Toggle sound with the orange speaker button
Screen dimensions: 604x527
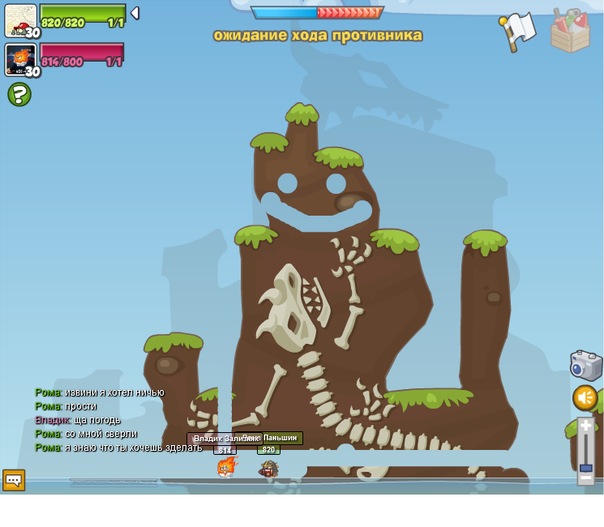tap(586, 398)
